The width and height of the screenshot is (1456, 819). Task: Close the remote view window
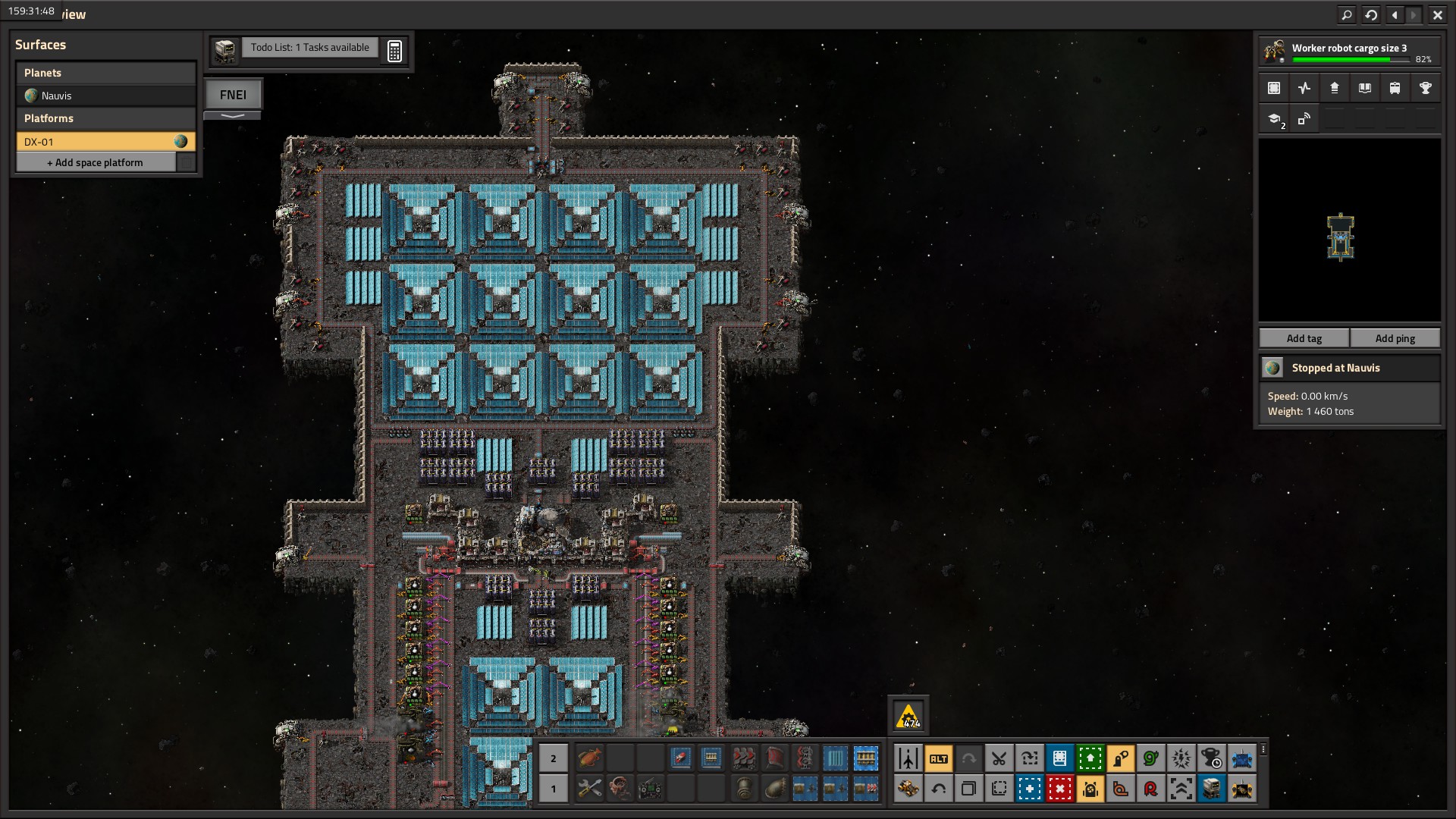(1437, 14)
